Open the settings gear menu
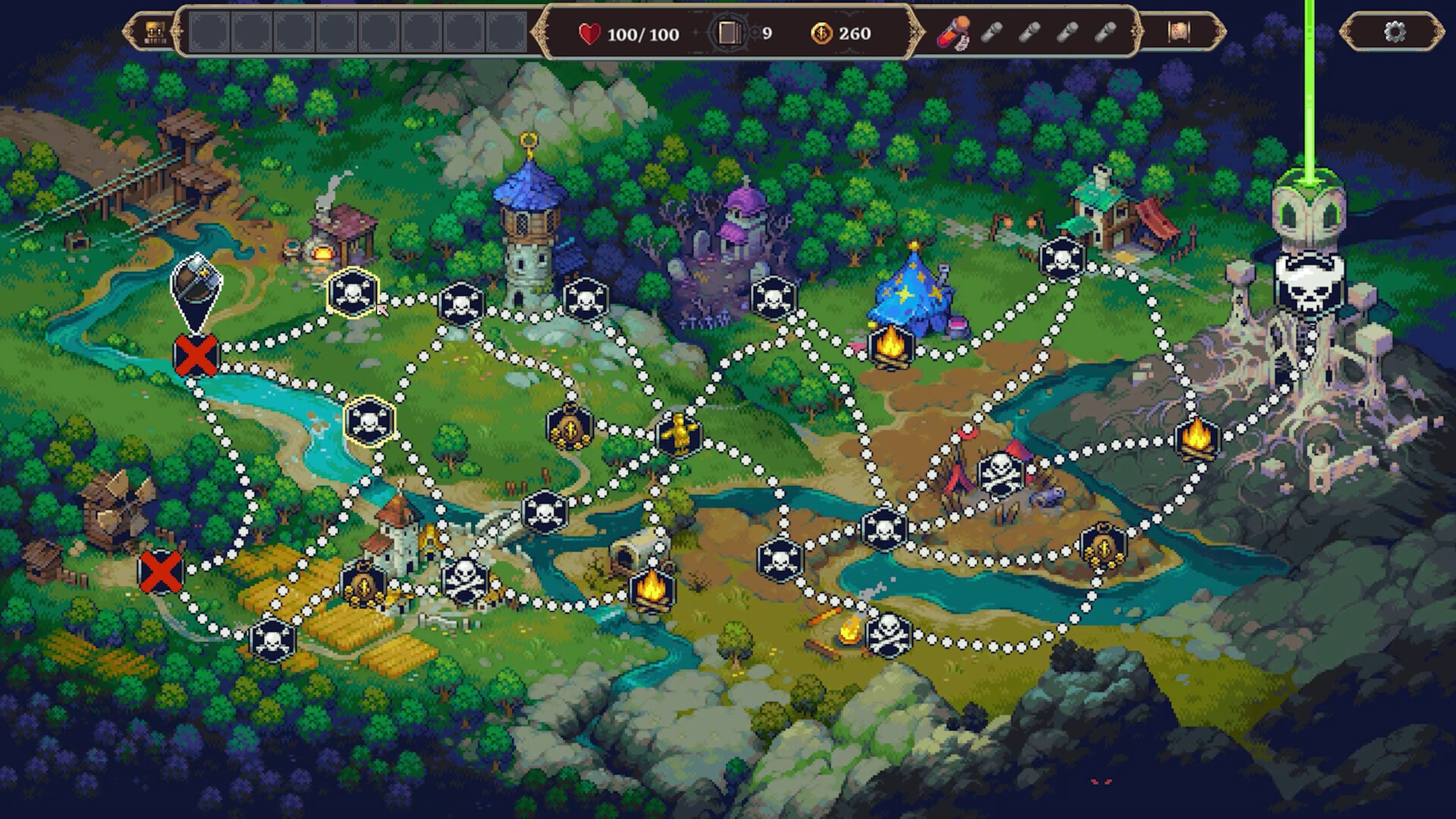 (x=1394, y=32)
